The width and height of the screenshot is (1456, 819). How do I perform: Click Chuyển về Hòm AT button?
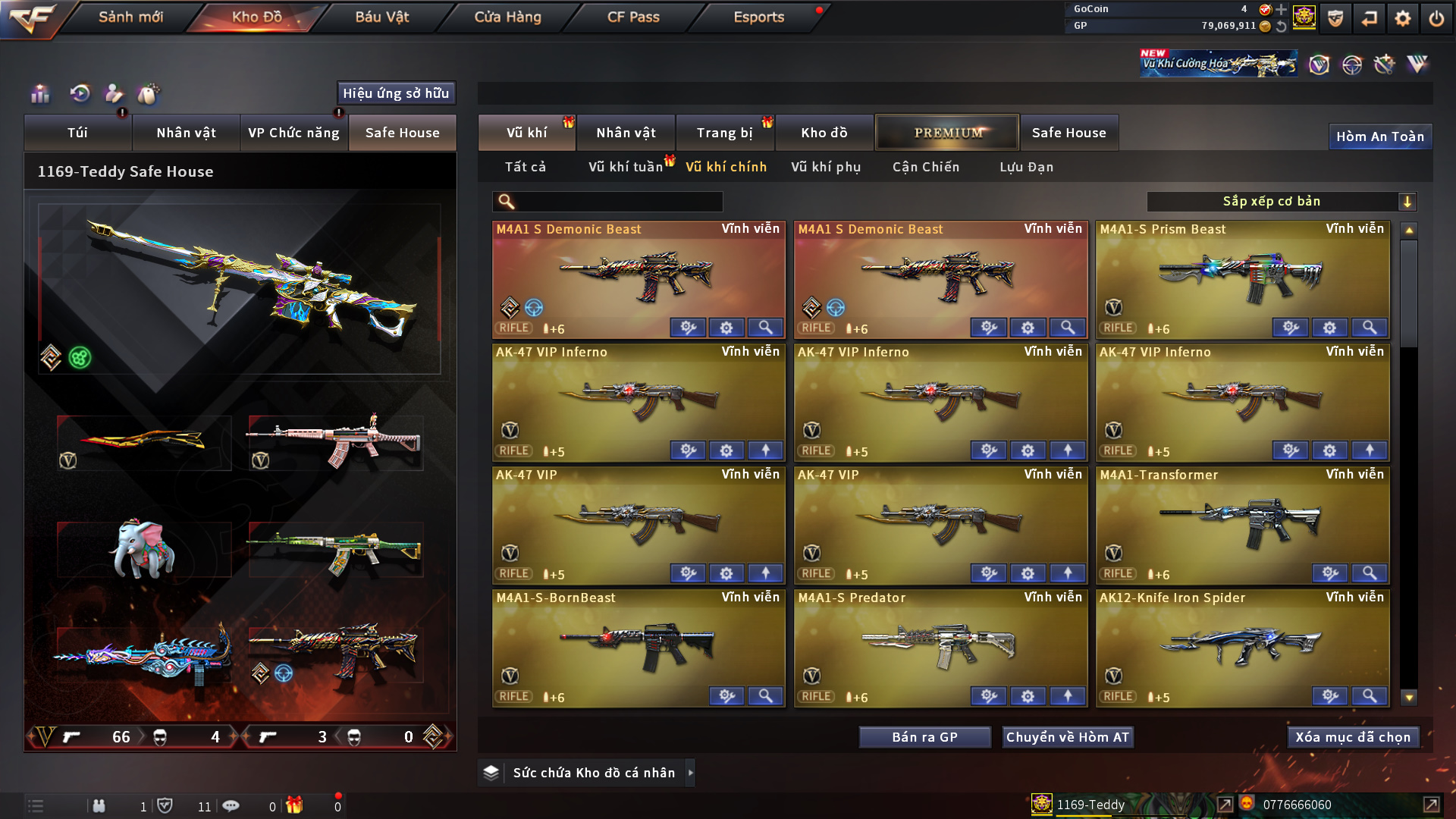(1068, 737)
